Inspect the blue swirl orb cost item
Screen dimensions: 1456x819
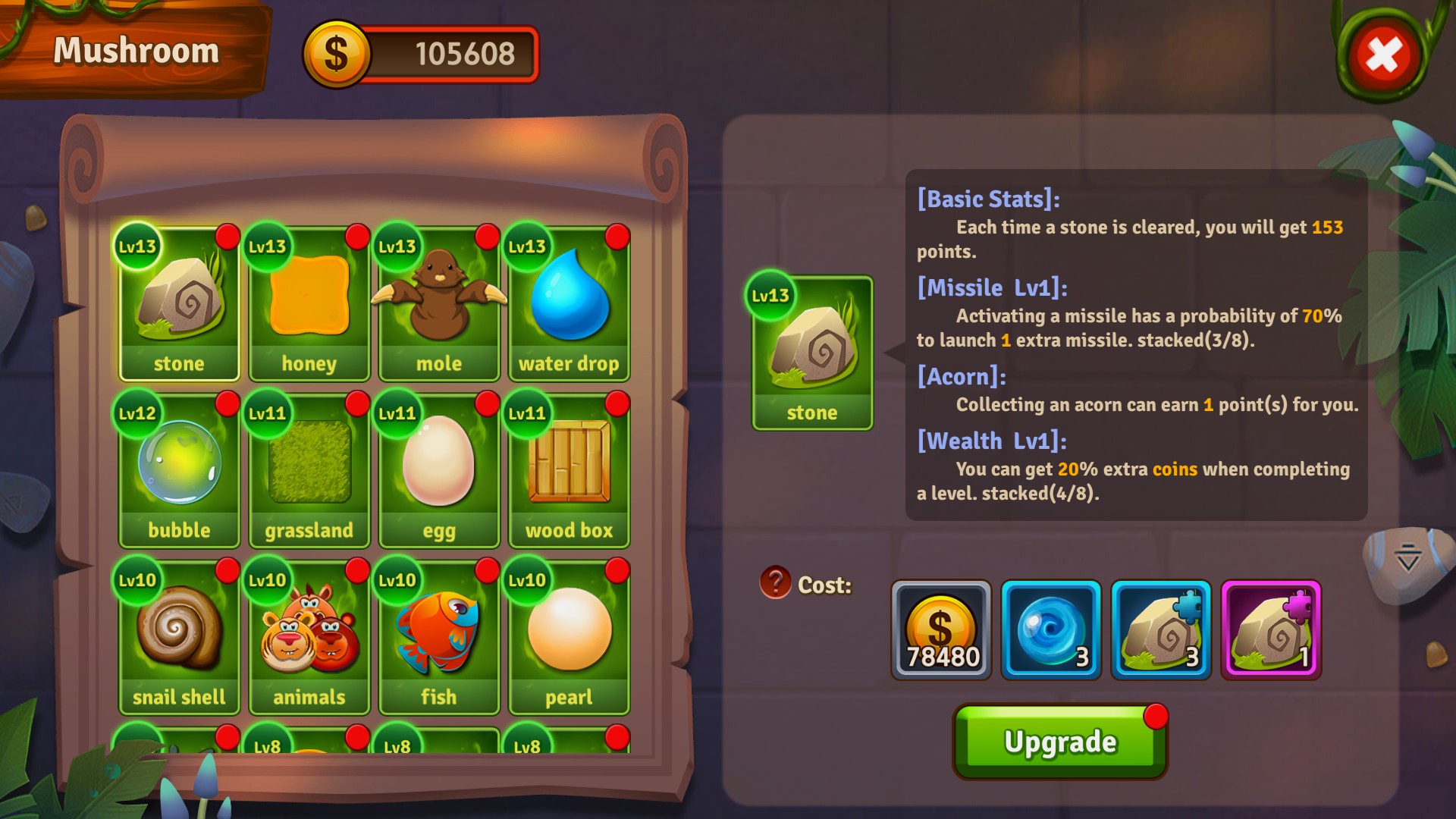click(1051, 630)
